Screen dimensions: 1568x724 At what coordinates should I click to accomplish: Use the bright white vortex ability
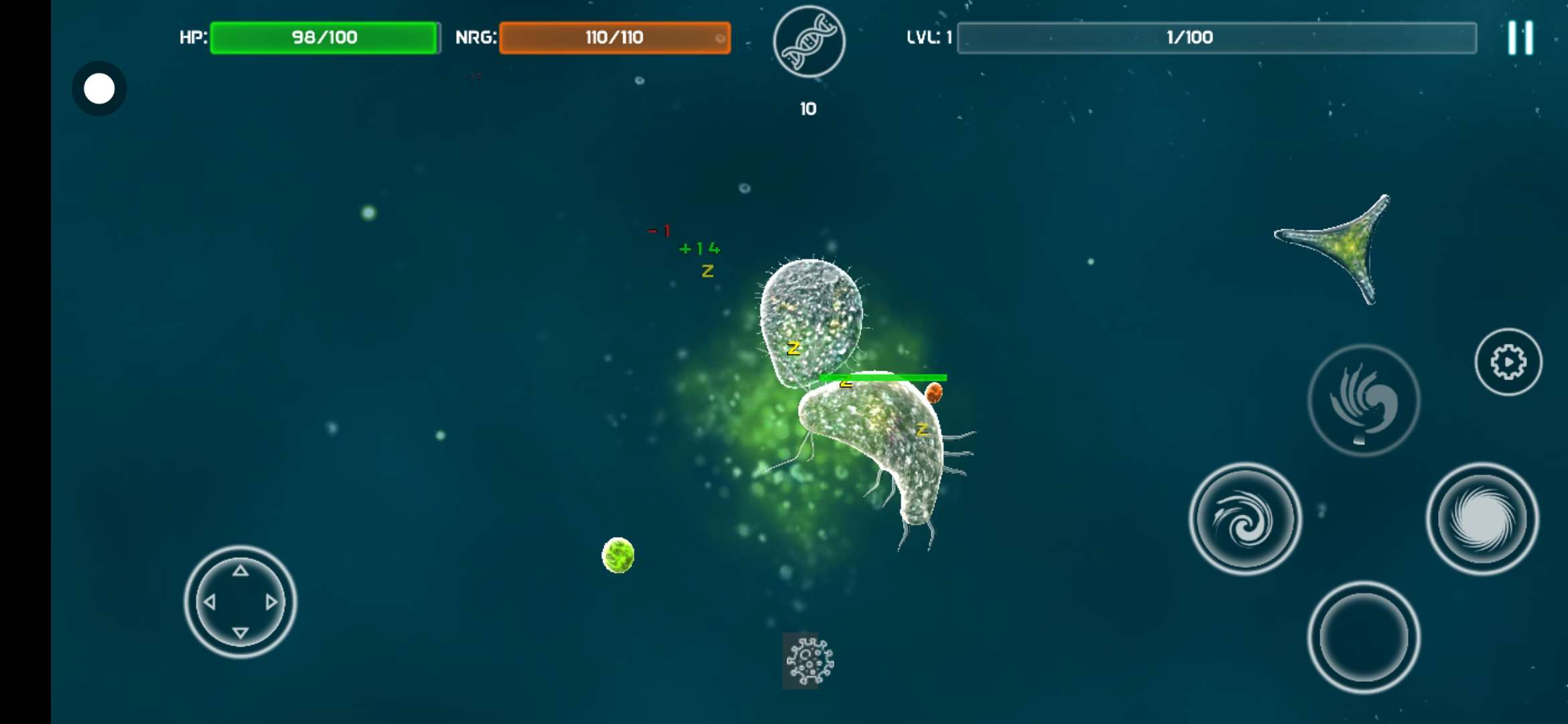[x=1482, y=519]
